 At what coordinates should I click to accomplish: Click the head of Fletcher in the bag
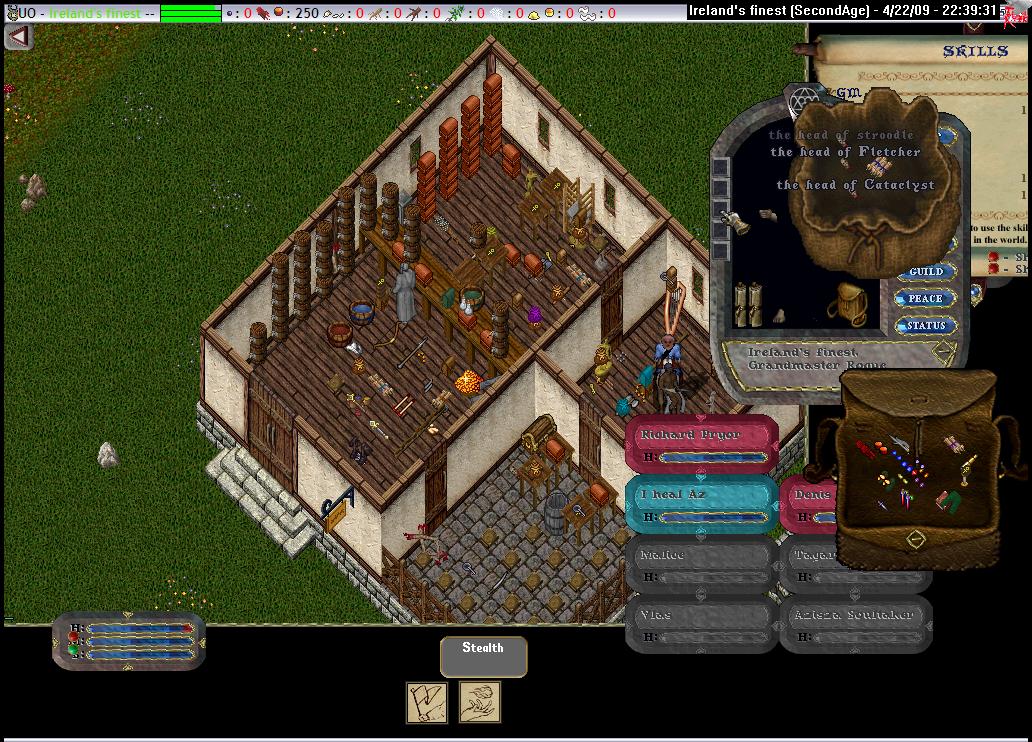(x=845, y=152)
